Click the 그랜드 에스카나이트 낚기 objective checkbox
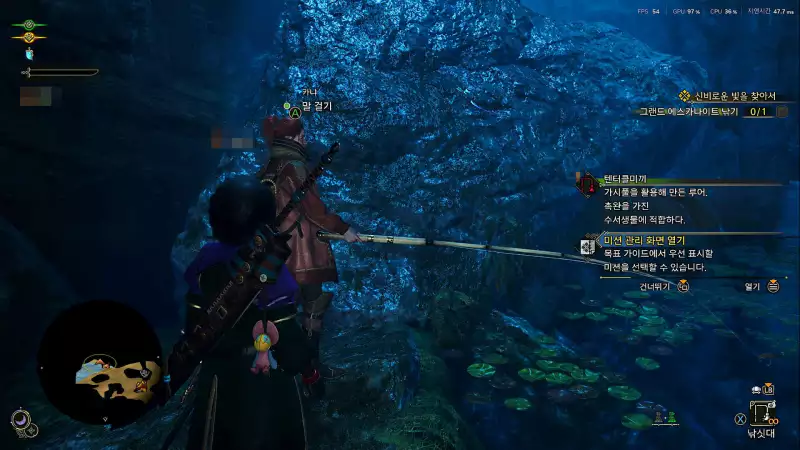The height and width of the screenshot is (450, 800). pyautogui.click(x=758, y=112)
